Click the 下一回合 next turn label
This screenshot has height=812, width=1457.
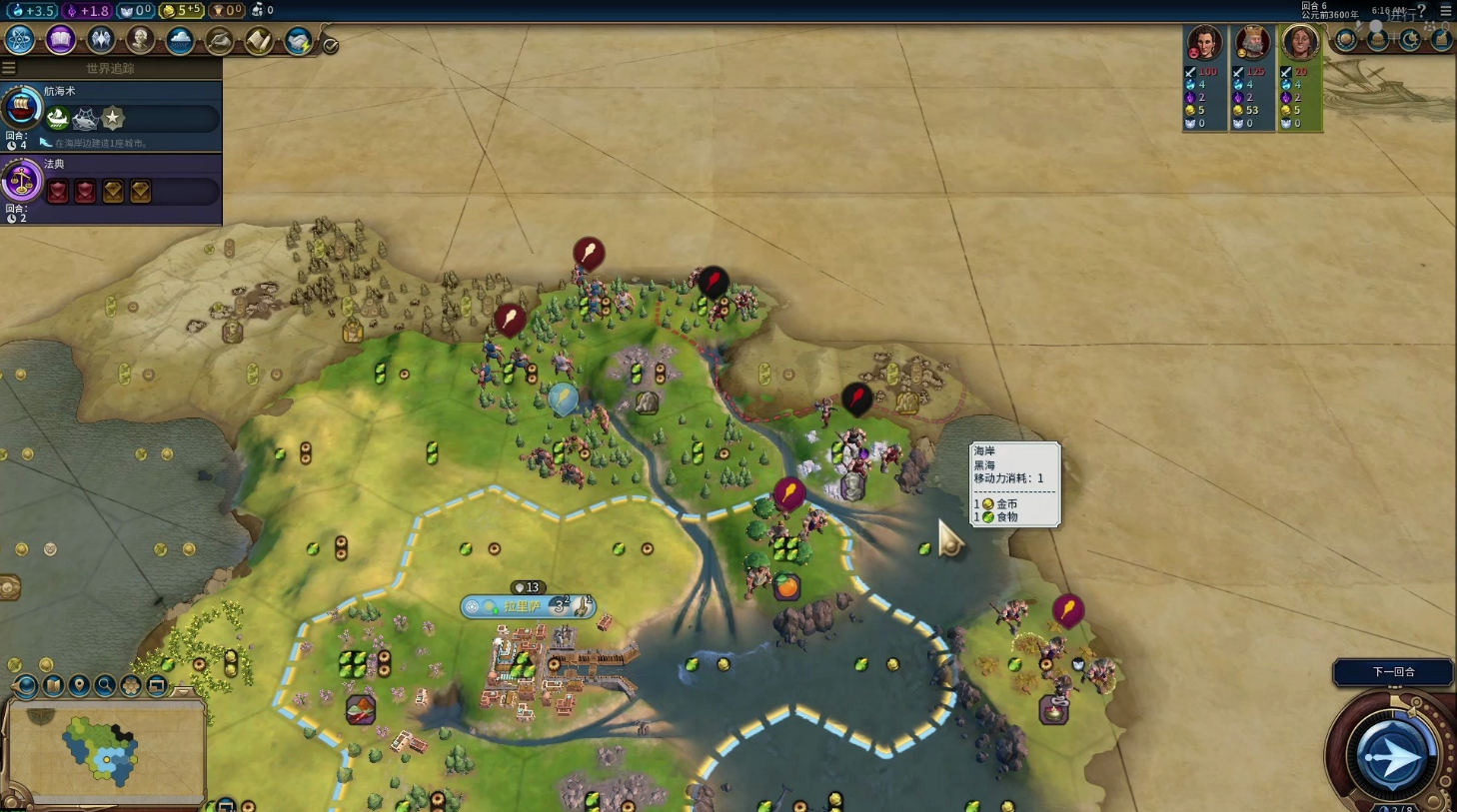pyautogui.click(x=1393, y=672)
